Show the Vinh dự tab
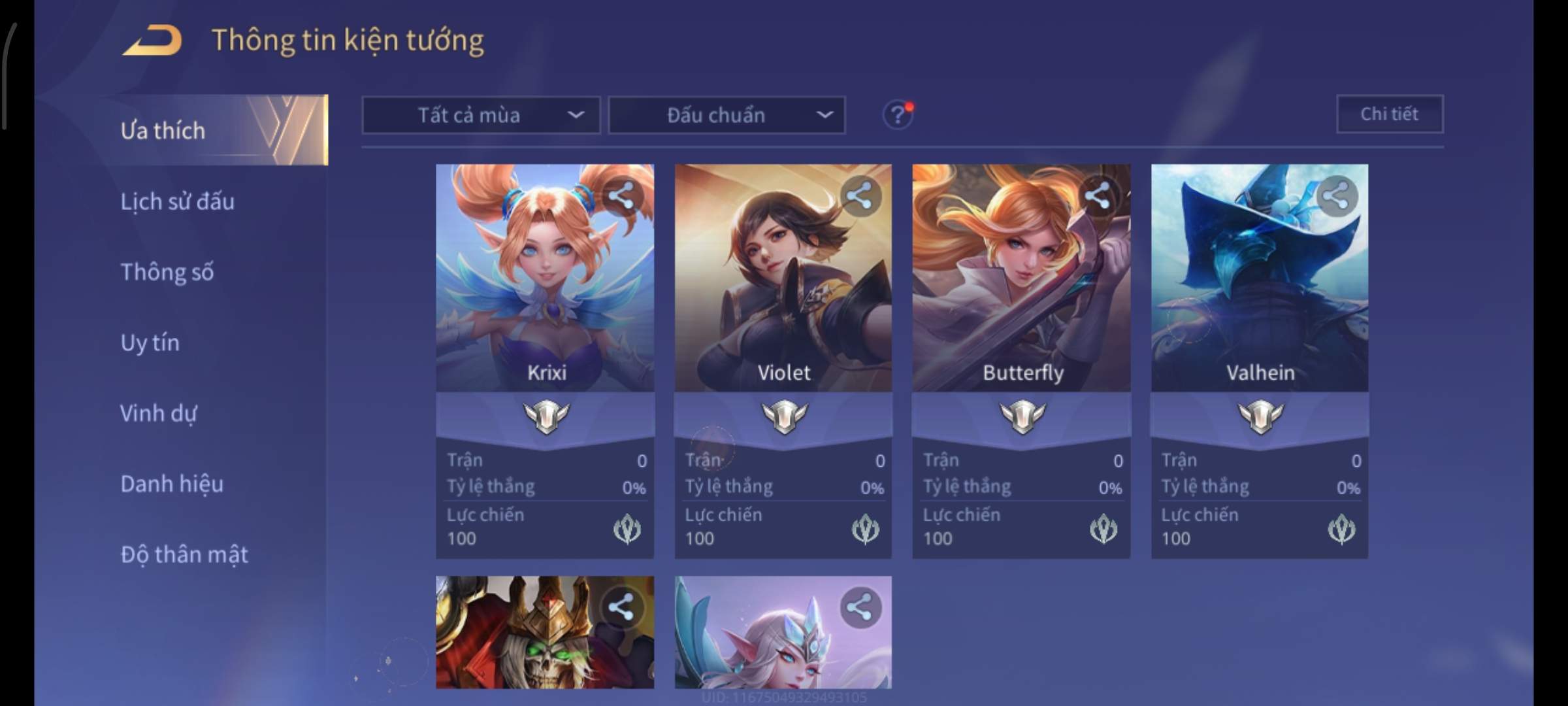1568x706 pixels. 158,413
